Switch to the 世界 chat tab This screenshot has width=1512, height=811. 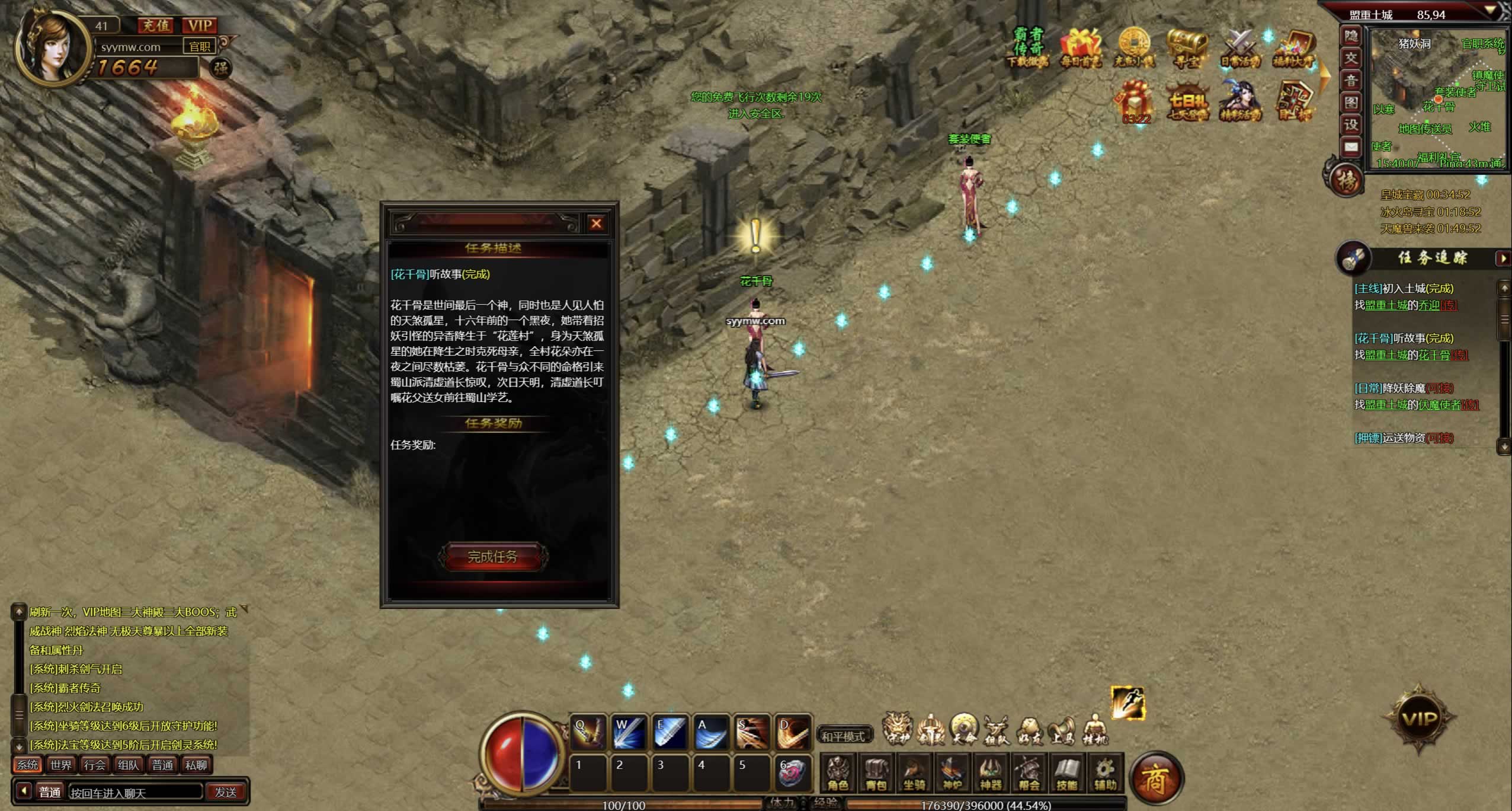click(x=61, y=765)
